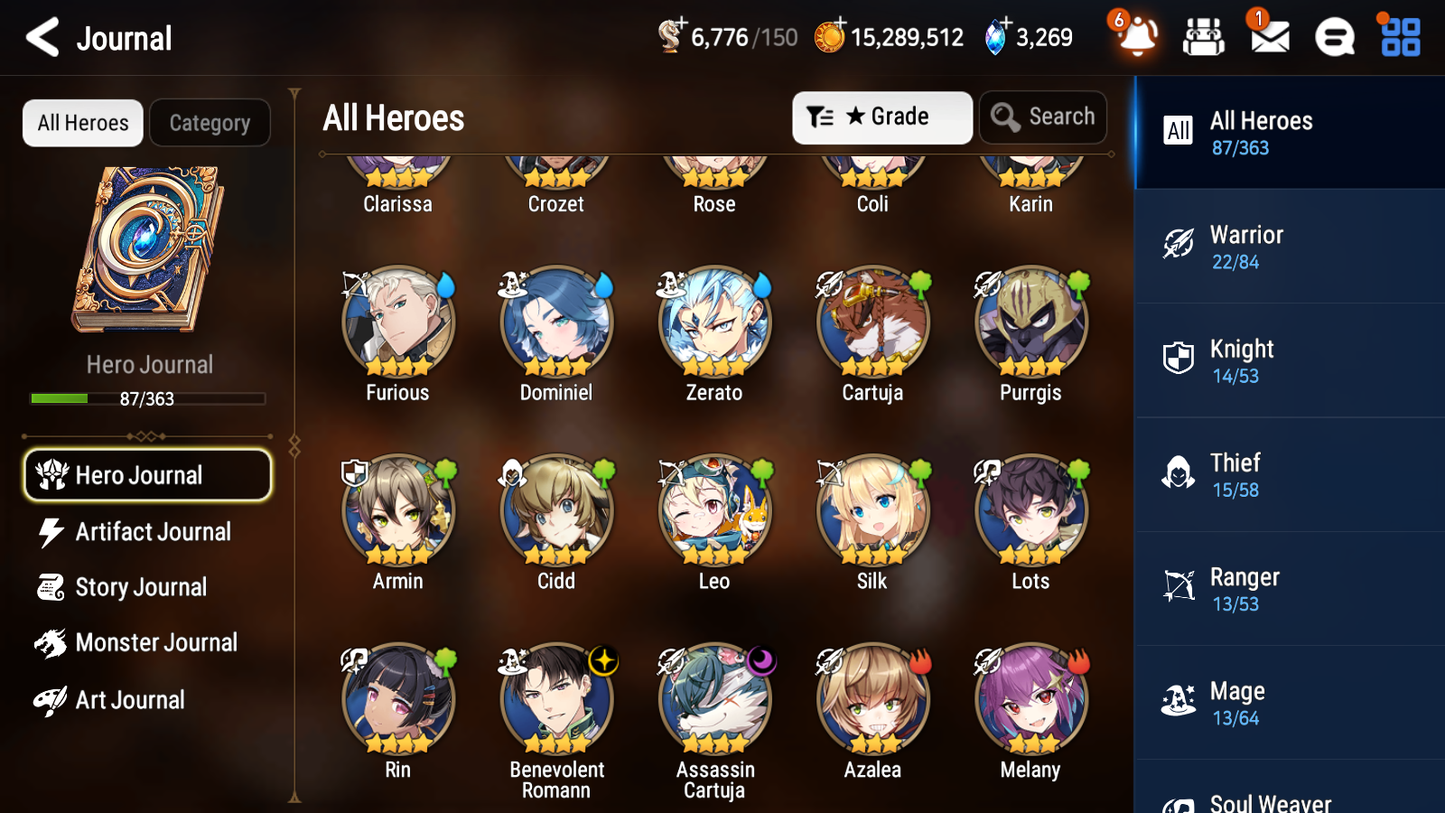Switch to the All Heroes tab on the left
This screenshot has width=1445, height=813.
82,122
